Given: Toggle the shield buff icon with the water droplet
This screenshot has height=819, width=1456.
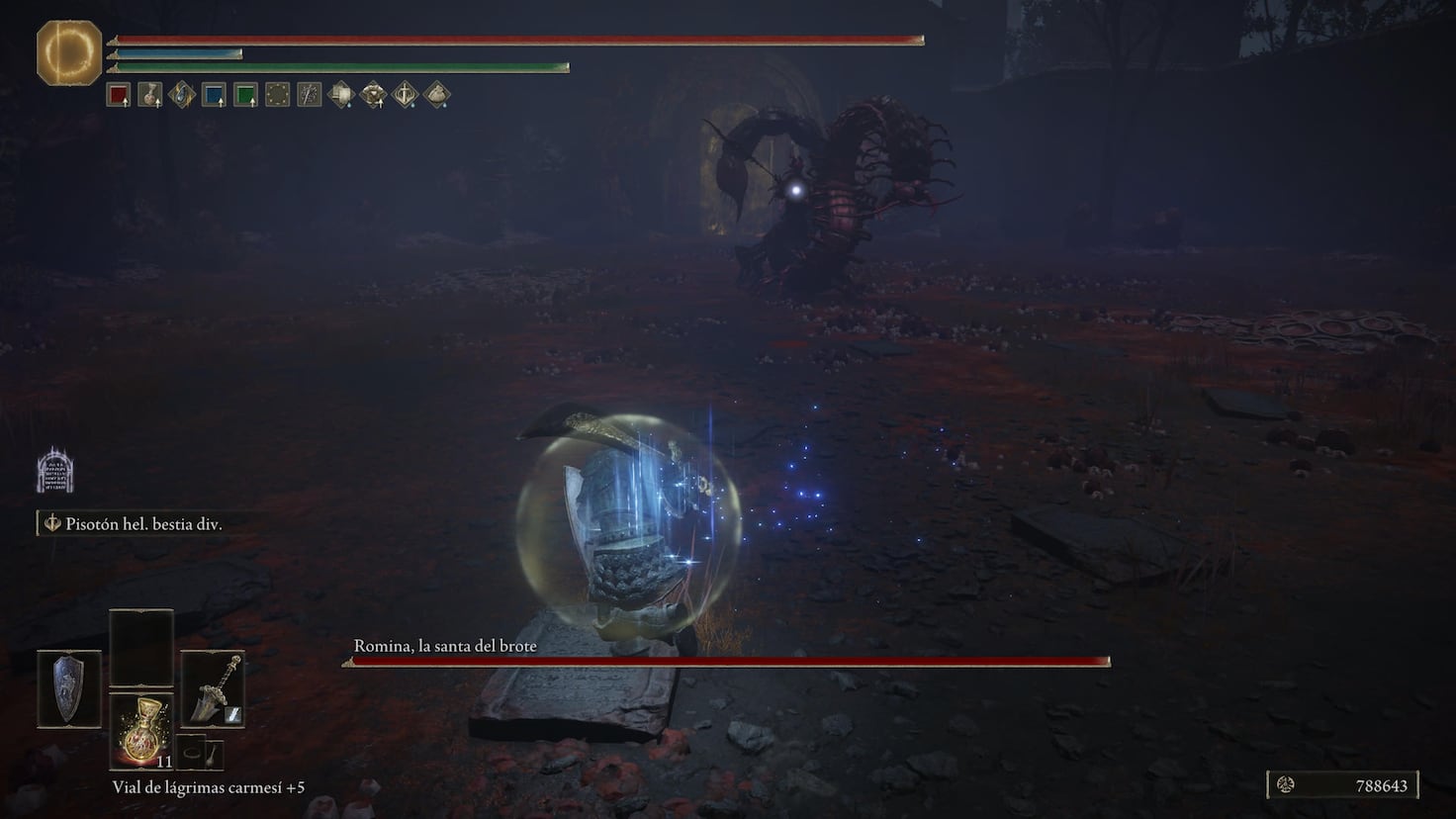Looking at the screenshot, I should coord(341,94).
